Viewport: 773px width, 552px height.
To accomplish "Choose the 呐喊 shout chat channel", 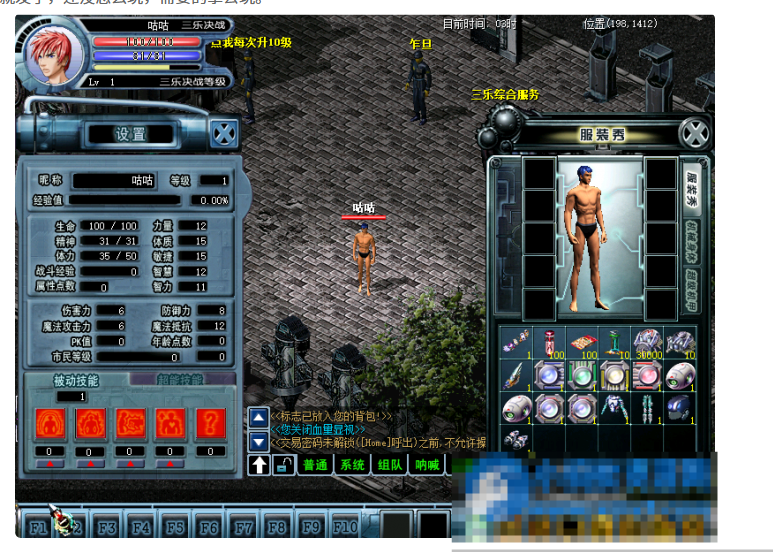I will (x=428, y=465).
